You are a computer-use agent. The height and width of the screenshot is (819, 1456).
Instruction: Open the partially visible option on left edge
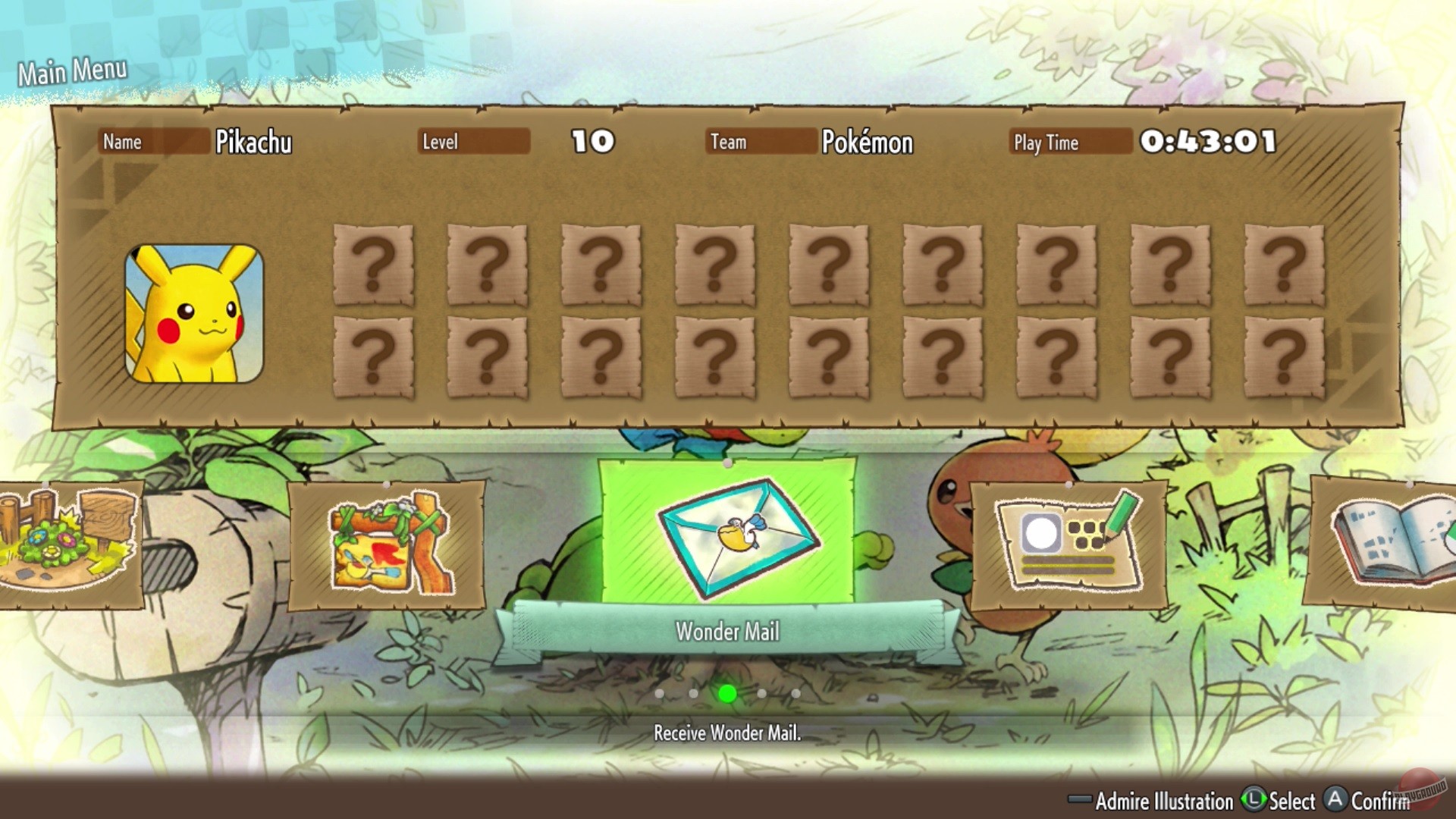pos(64,546)
